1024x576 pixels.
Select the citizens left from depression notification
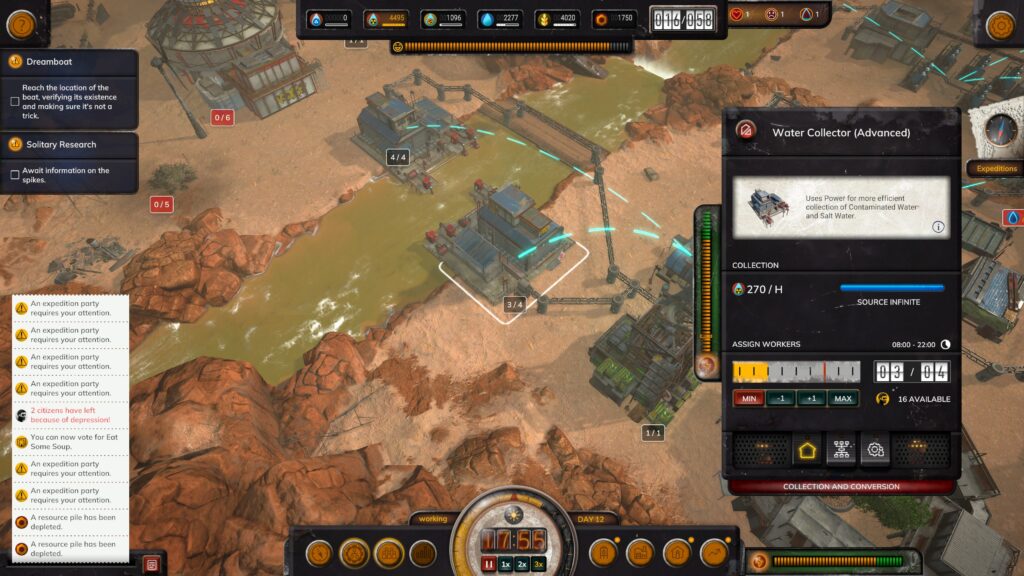coord(70,415)
